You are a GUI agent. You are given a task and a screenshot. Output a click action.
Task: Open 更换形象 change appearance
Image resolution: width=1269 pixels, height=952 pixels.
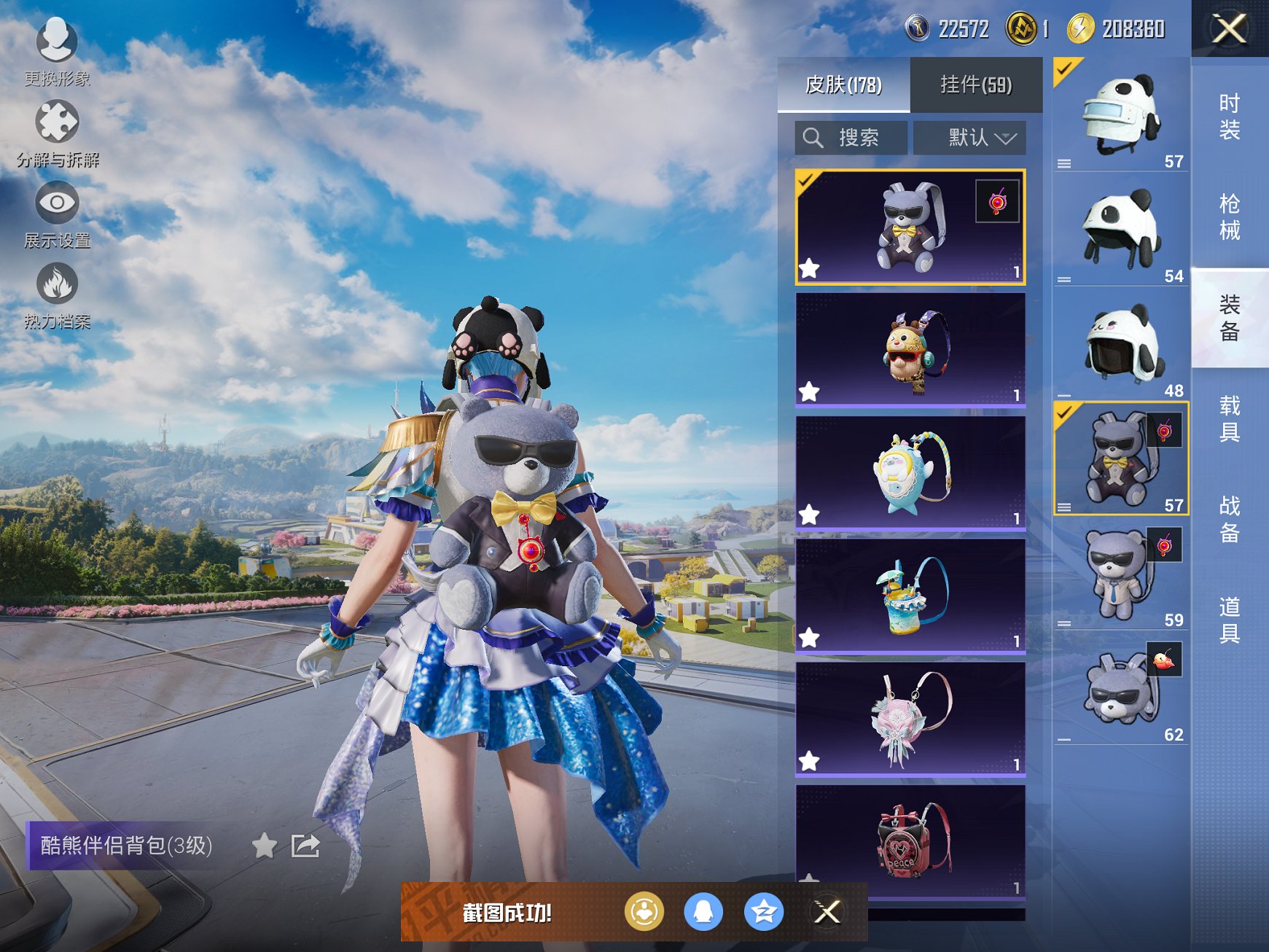57,50
